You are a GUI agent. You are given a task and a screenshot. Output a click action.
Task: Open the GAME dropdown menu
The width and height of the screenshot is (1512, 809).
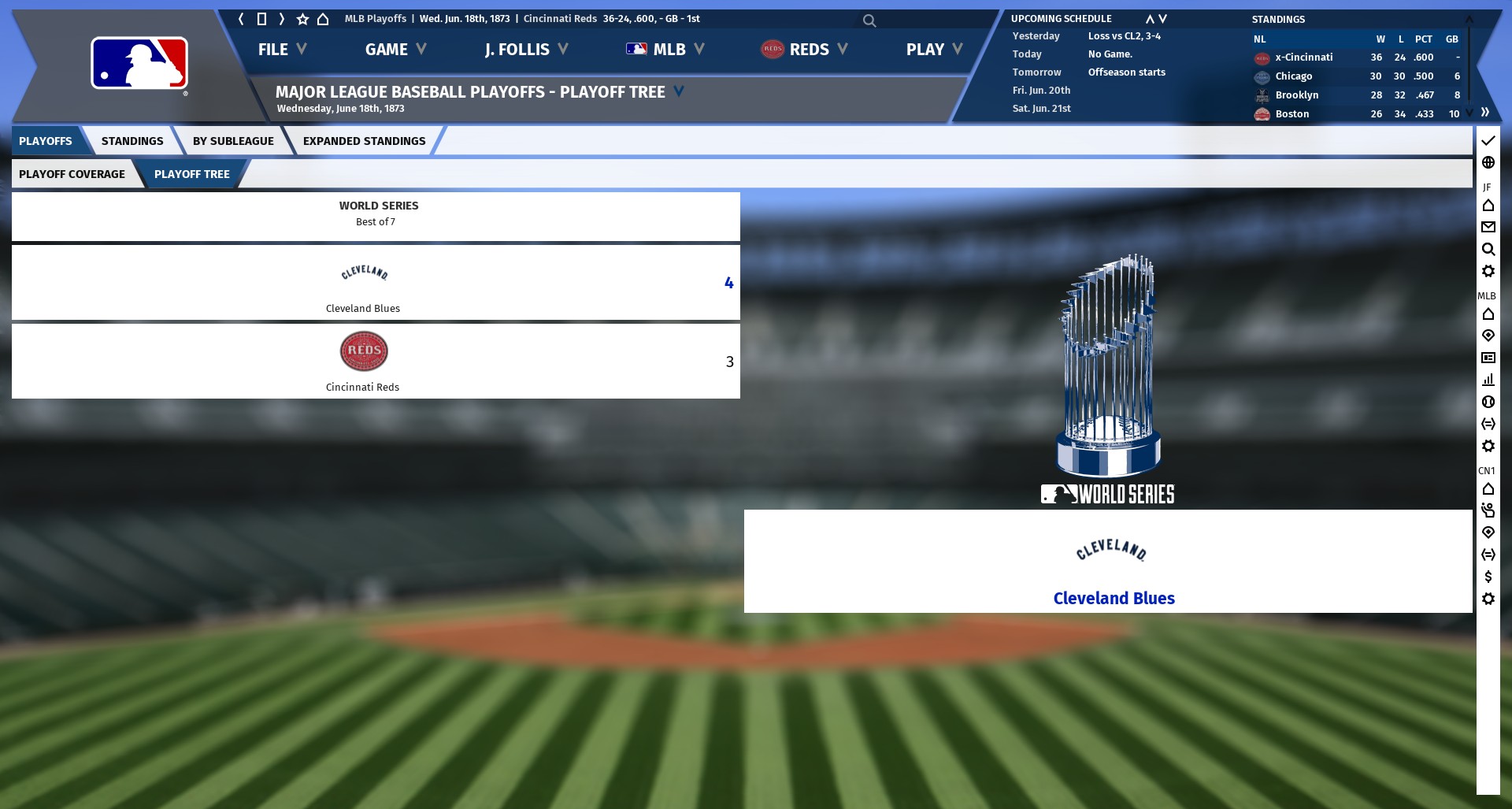pos(395,50)
